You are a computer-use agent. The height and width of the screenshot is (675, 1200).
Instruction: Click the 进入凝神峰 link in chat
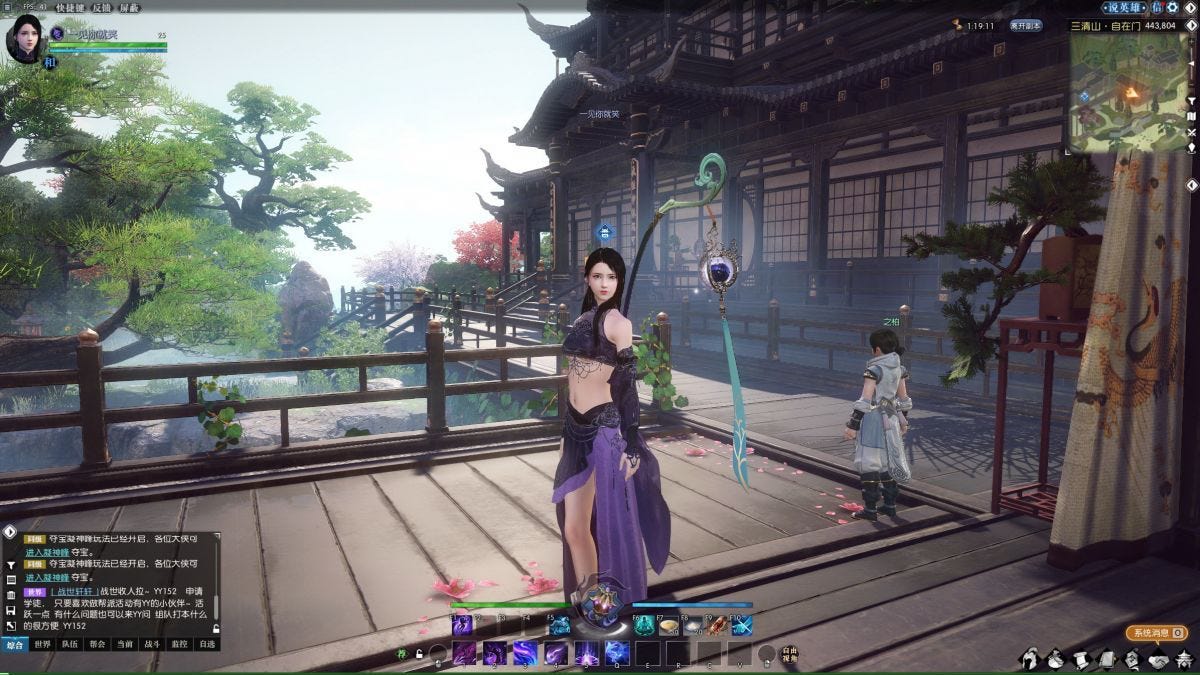click(x=47, y=551)
